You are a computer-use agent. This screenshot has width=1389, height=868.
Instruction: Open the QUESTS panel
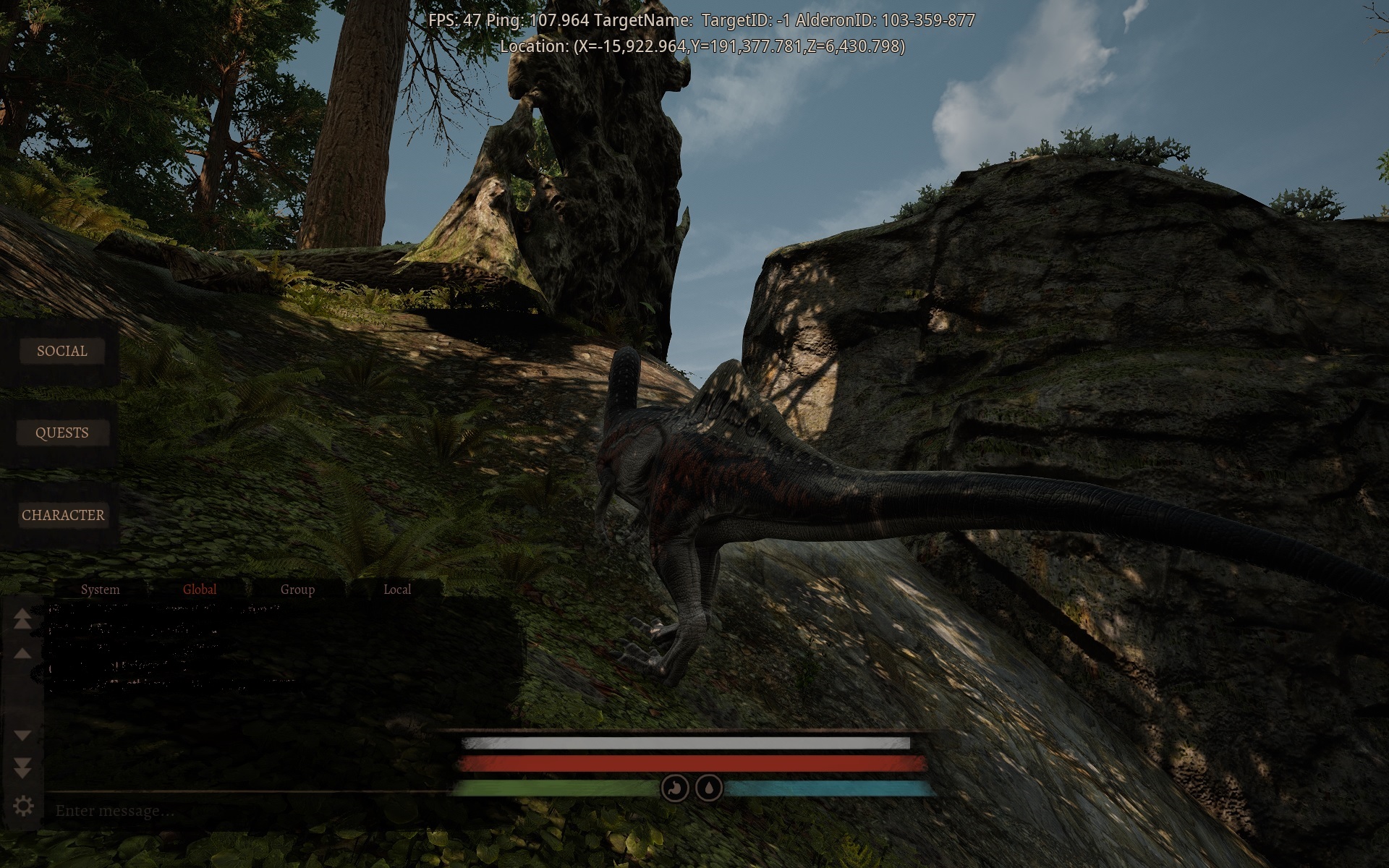click(62, 432)
